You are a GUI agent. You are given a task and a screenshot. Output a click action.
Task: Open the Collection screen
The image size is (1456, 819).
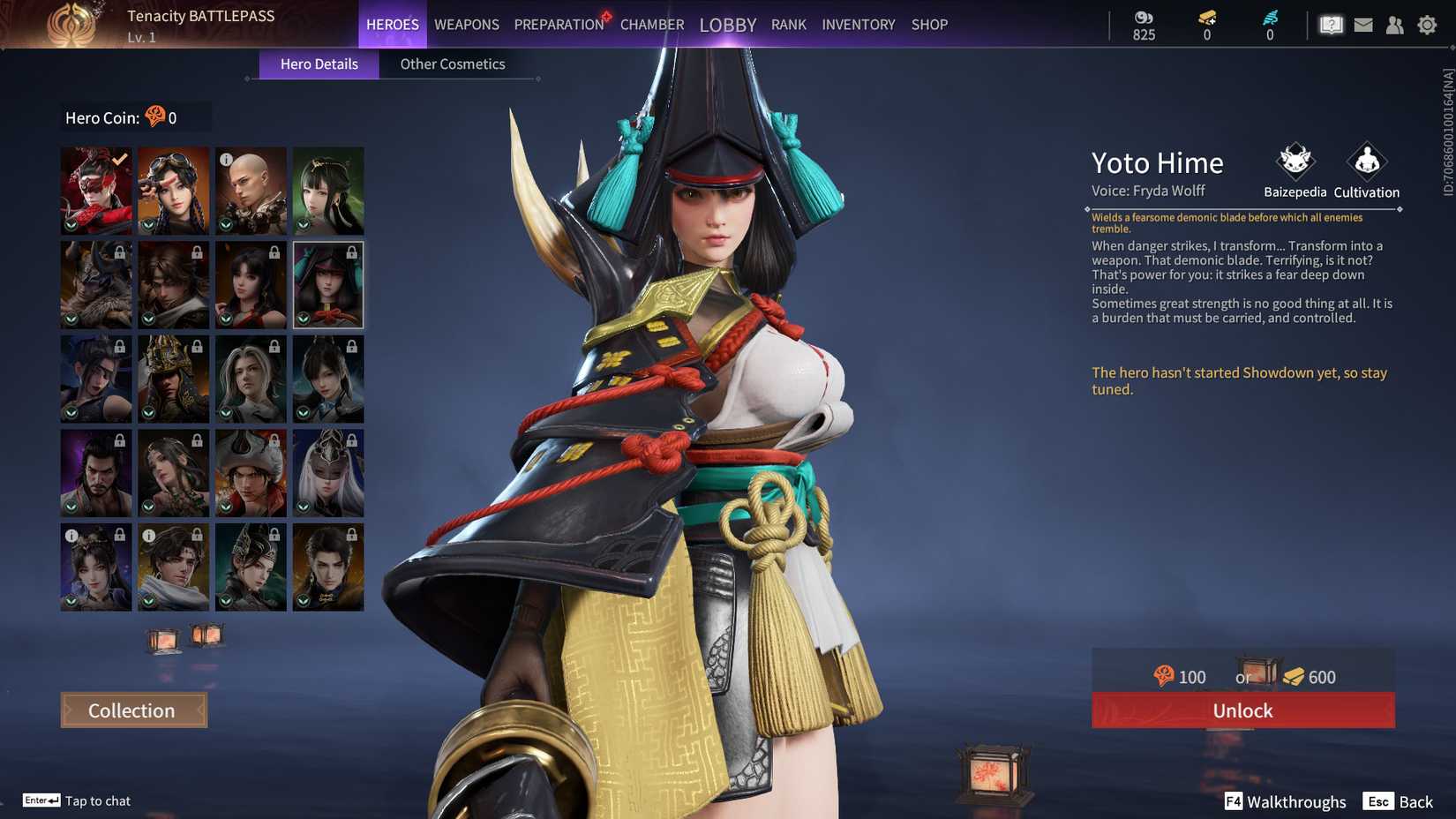tap(132, 710)
